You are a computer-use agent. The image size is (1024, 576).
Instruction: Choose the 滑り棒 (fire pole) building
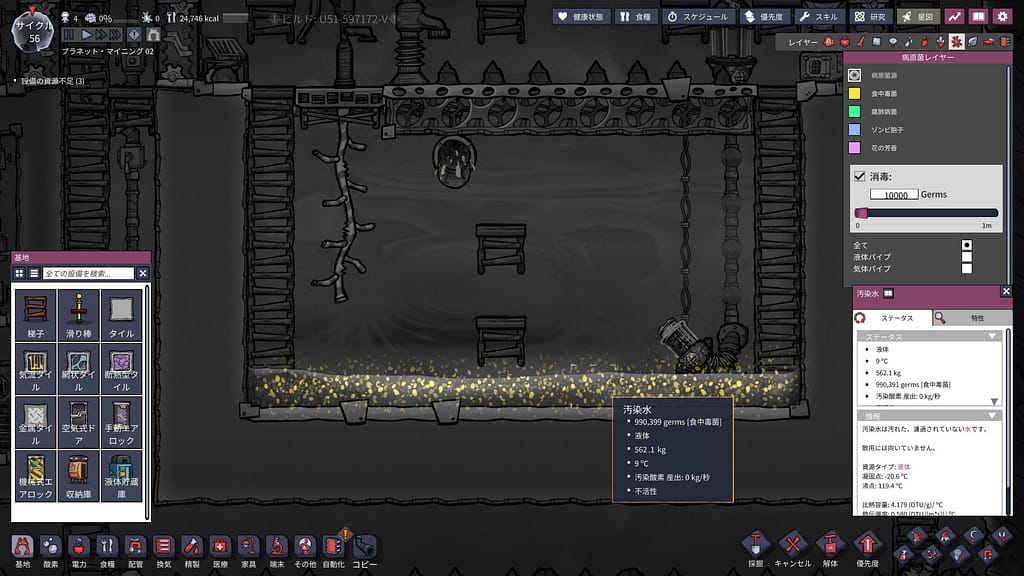(x=79, y=314)
